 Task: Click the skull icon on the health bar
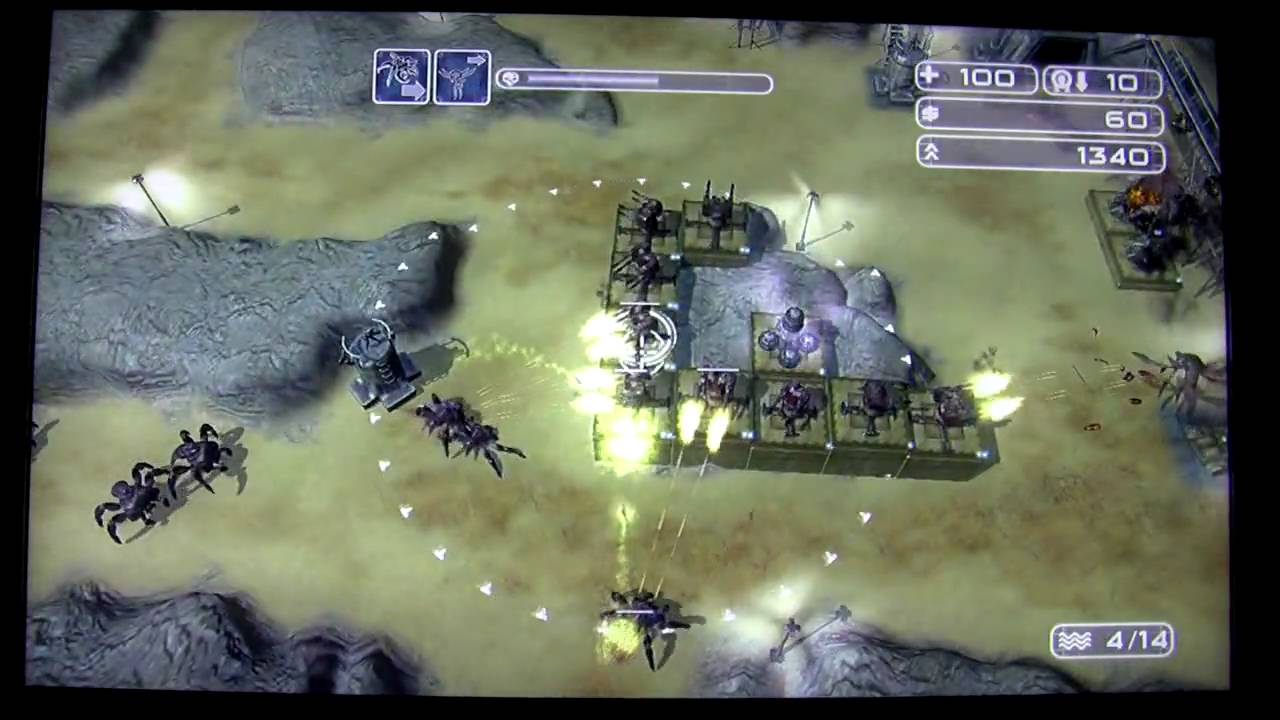pos(510,80)
